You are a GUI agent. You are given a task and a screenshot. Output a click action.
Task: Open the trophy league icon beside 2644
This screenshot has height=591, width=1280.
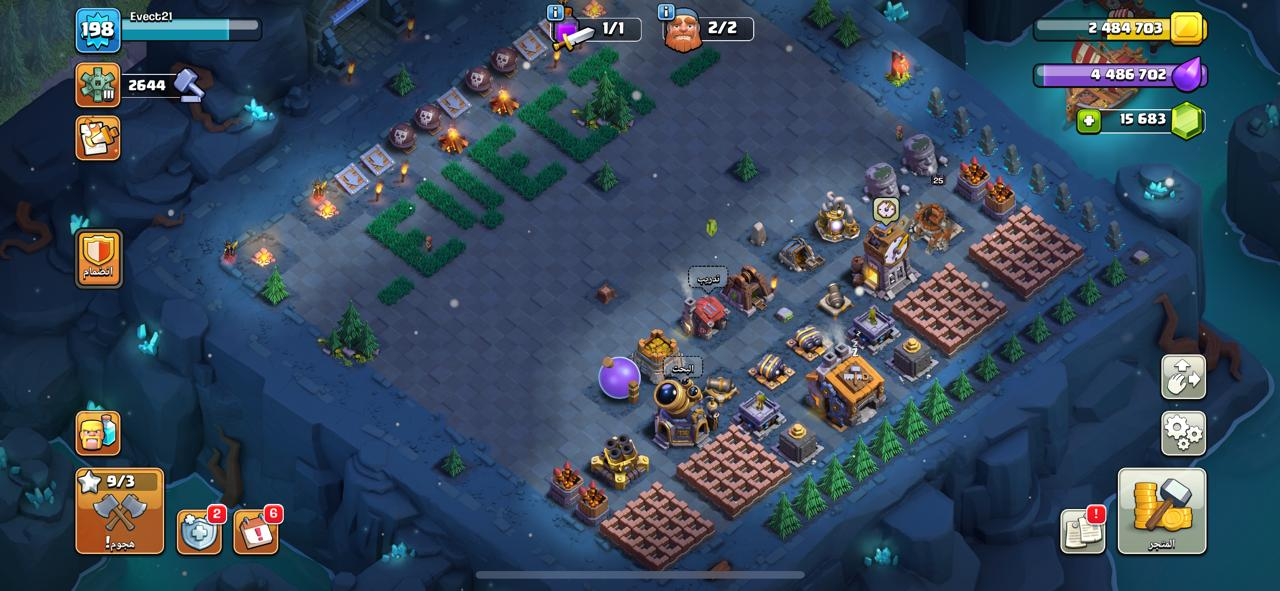pyautogui.click(x=98, y=85)
